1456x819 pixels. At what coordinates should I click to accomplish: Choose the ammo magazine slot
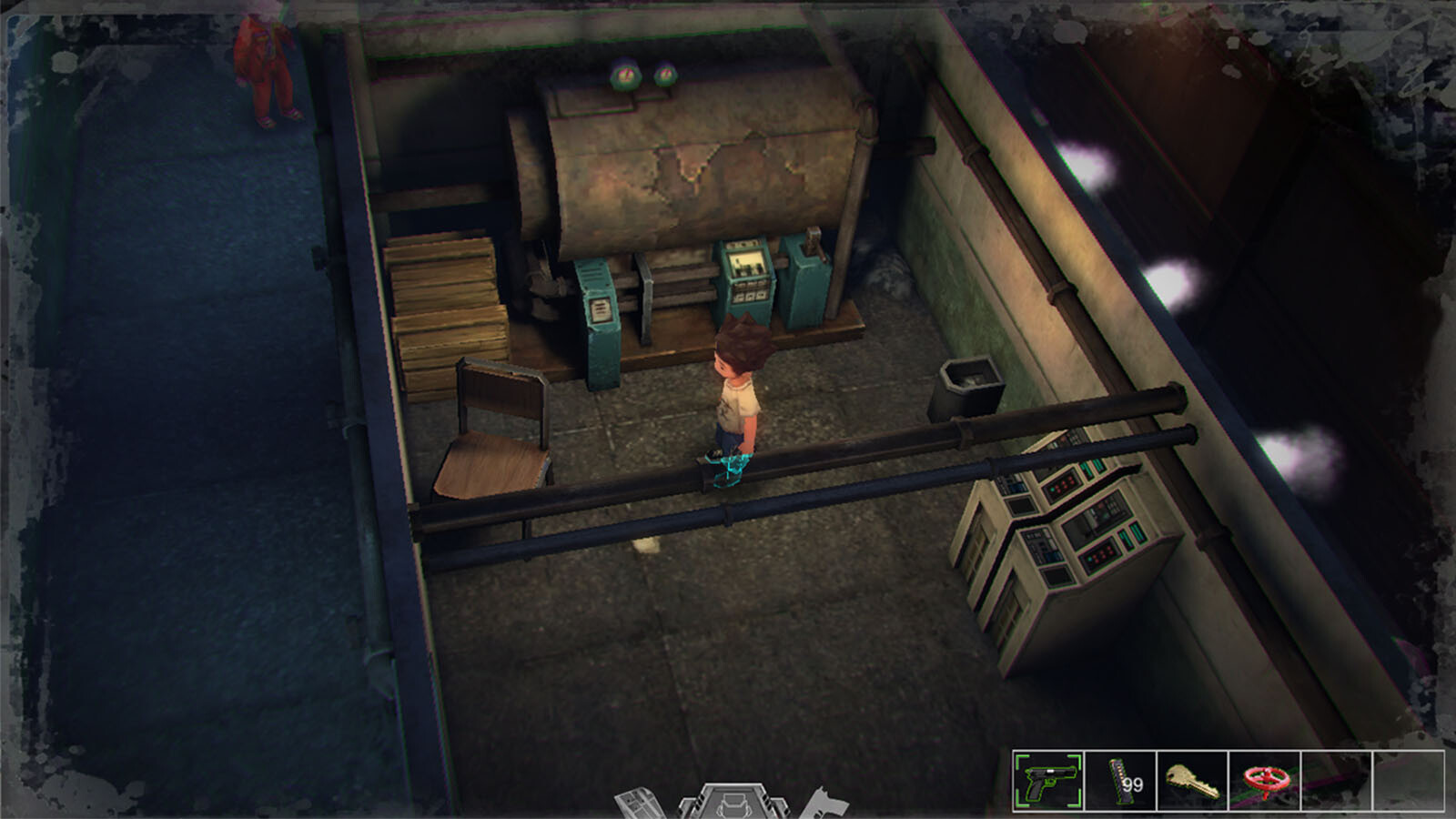[x=1120, y=781]
